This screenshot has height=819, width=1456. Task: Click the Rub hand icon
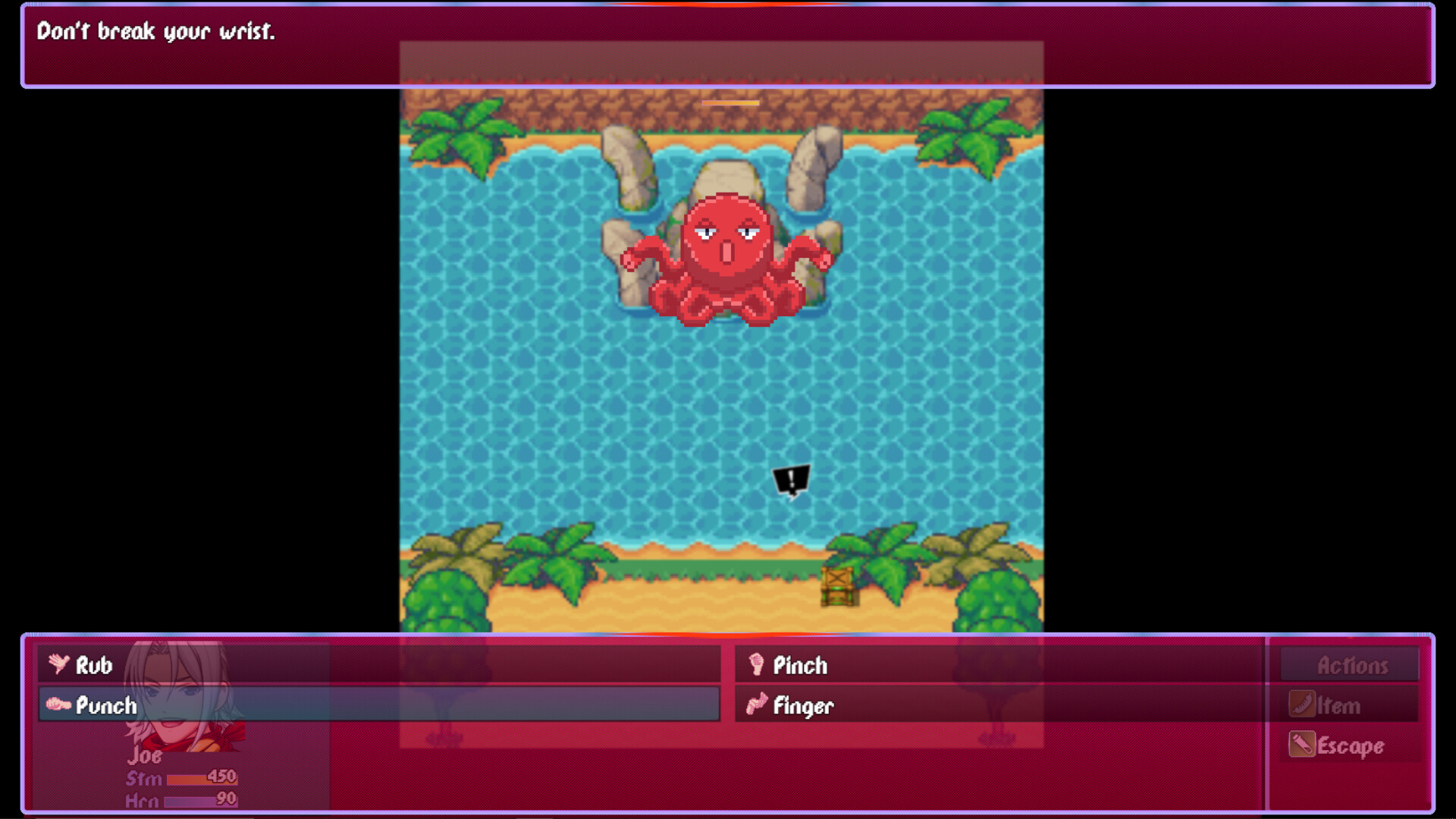click(59, 665)
